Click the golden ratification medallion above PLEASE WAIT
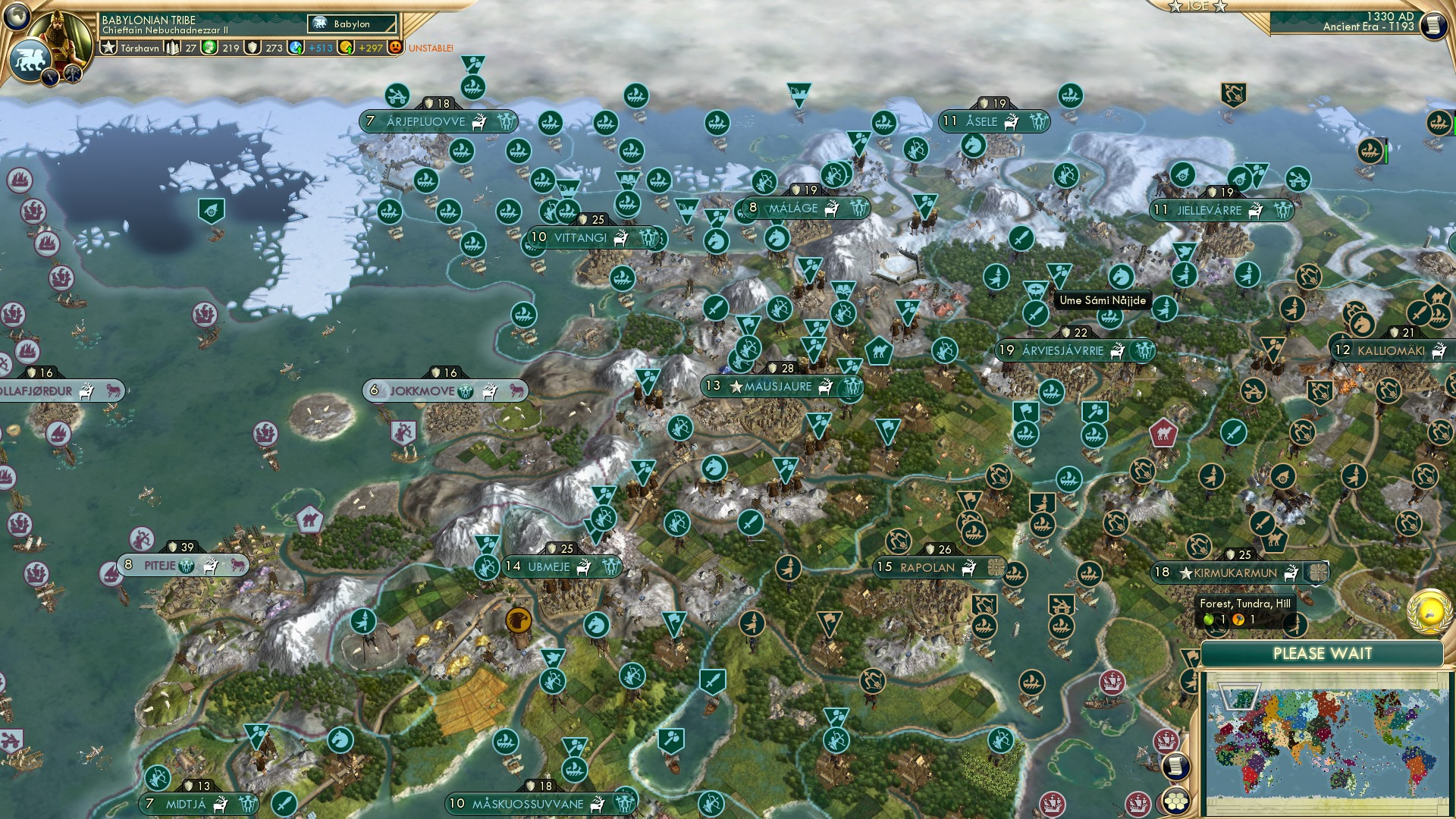The image size is (1456, 819). point(1429,612)
